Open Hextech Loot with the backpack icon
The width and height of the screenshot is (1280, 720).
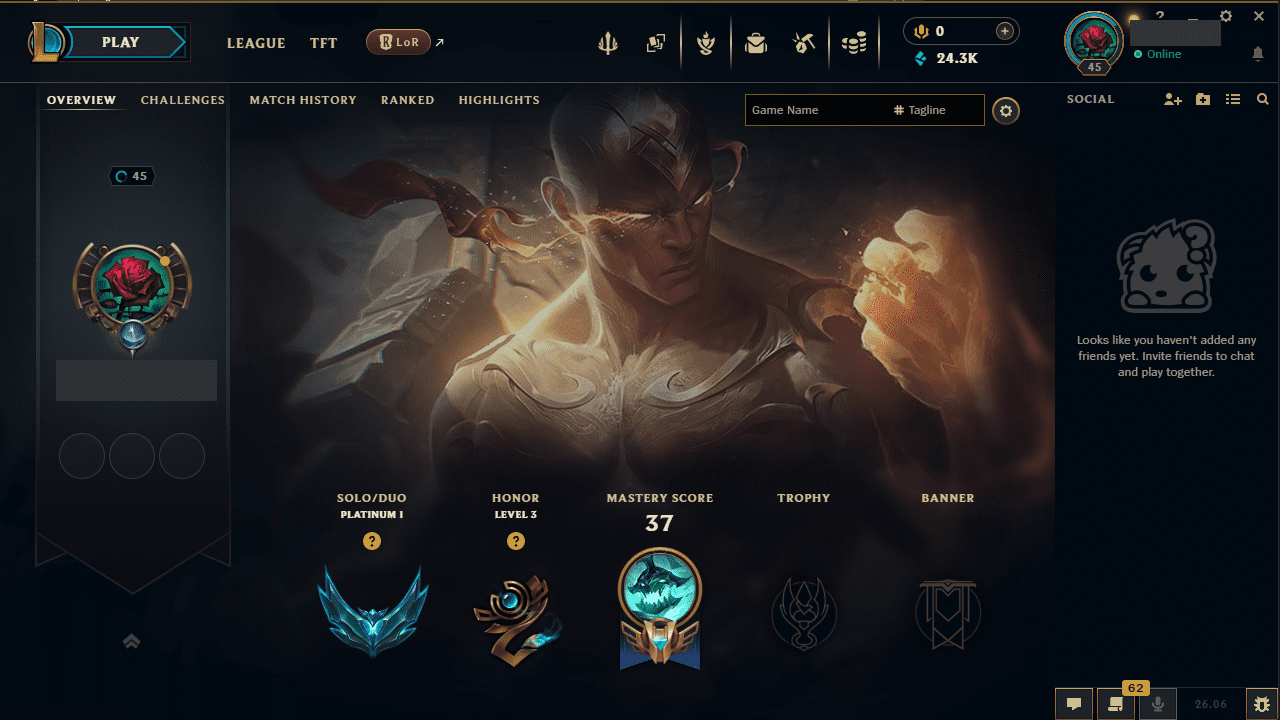coord(756,43)
